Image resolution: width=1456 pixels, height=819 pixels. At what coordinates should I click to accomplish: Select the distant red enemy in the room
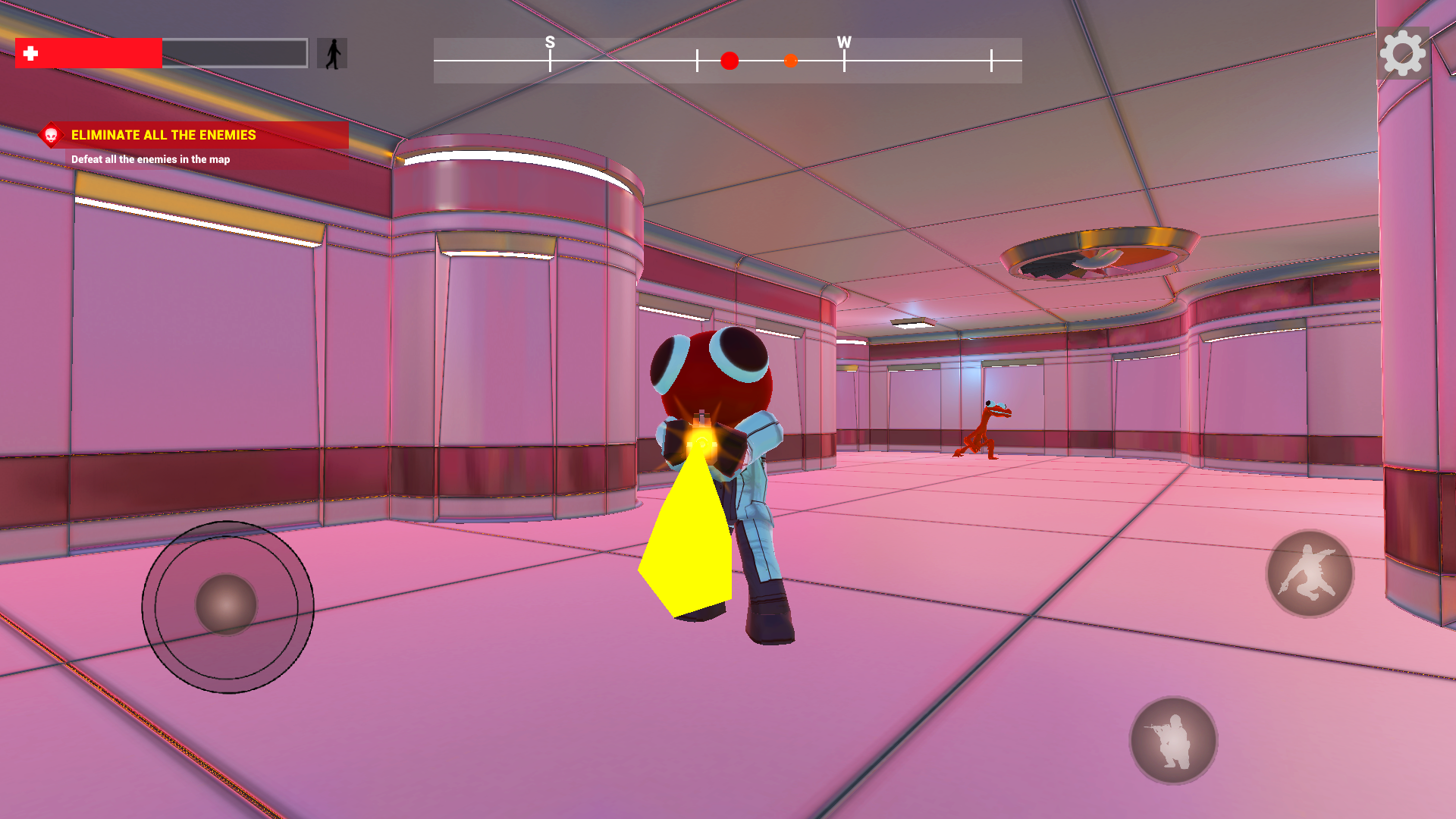982,428
